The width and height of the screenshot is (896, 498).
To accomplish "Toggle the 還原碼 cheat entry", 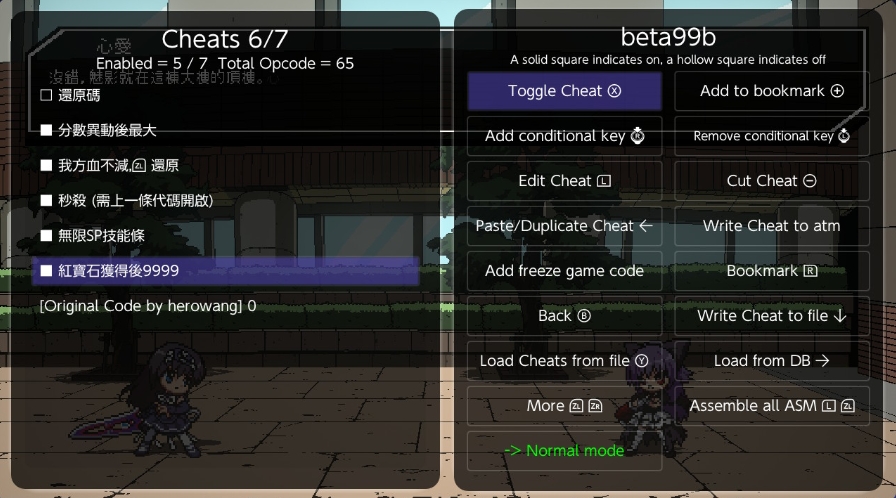I will click(x=78, y=95).
